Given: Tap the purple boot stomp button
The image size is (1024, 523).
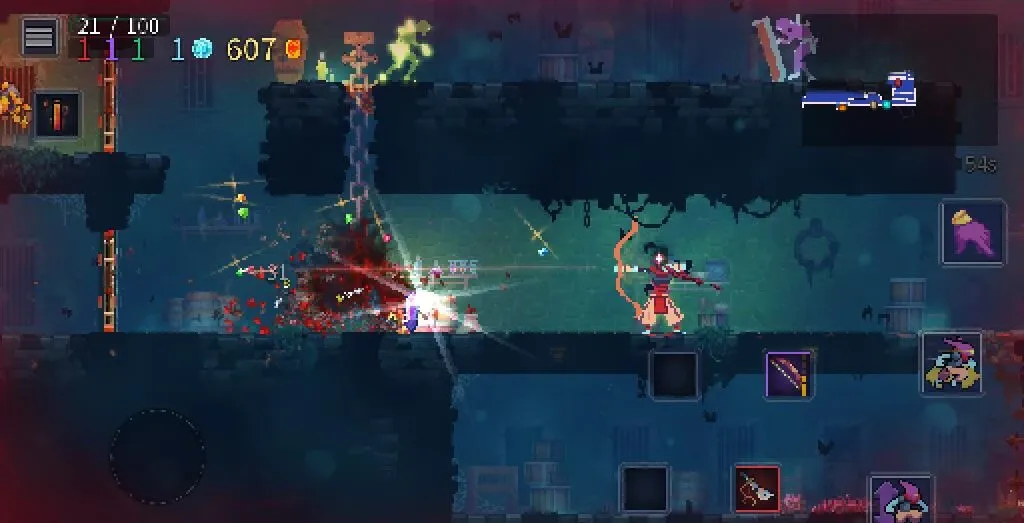Looking at the screenshot, I should [972, 232].
